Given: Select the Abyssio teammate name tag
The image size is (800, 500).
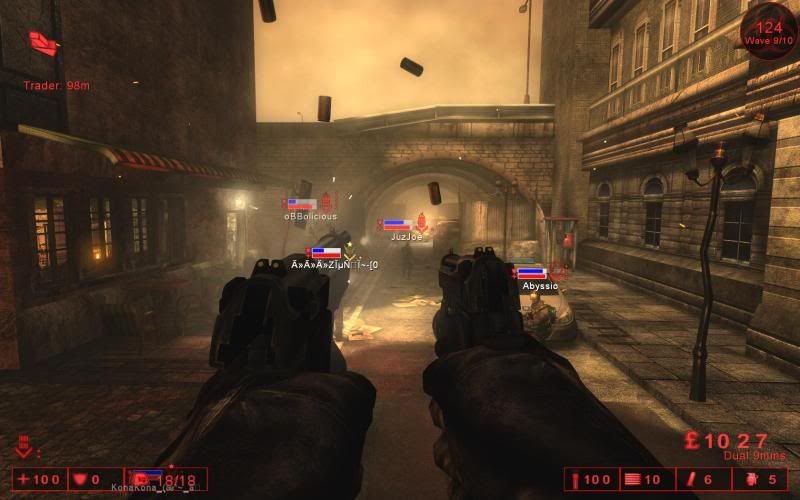Looking at the screenshot, I should click(x=540, y=286).
